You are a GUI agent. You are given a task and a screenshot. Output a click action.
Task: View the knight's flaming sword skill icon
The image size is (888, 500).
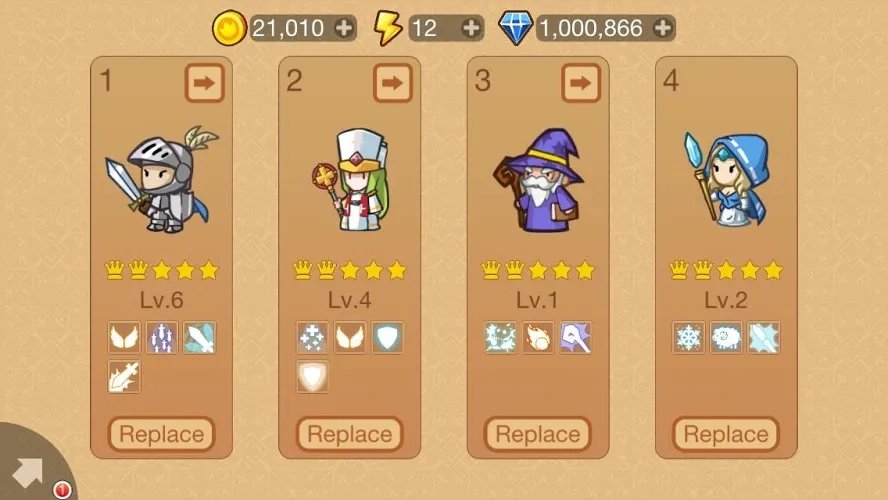125,376
